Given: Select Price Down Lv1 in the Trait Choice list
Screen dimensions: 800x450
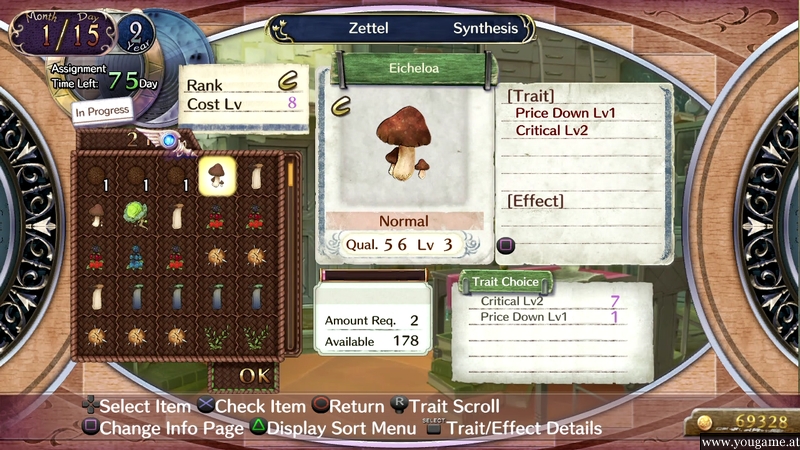Looking at the screenshot, I should pyautogui.click(x=524, y=317).
